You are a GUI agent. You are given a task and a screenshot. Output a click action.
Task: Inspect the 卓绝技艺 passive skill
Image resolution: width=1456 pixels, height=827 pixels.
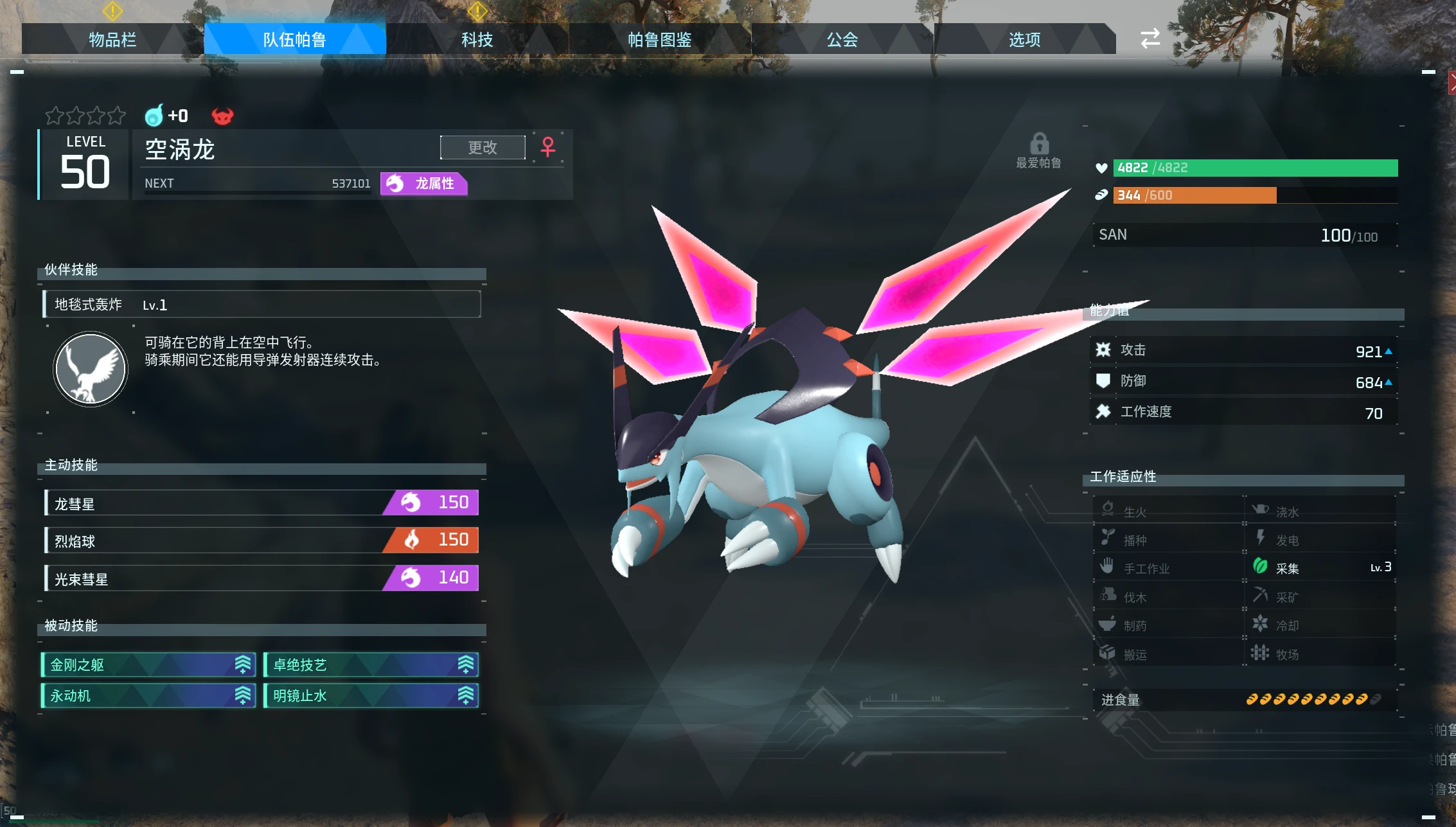pos(371,665)
